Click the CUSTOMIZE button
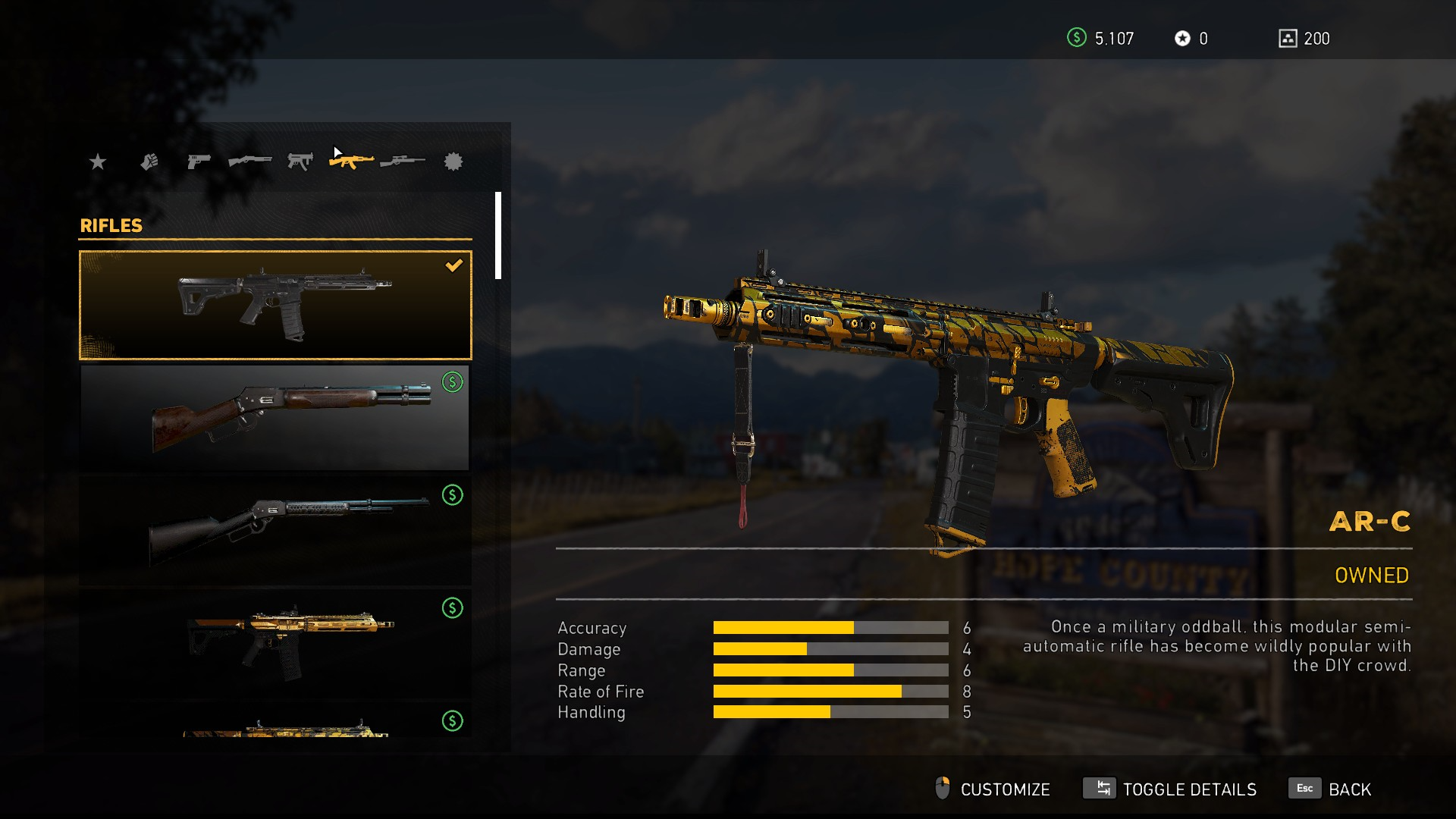 [x=993, y=789]
